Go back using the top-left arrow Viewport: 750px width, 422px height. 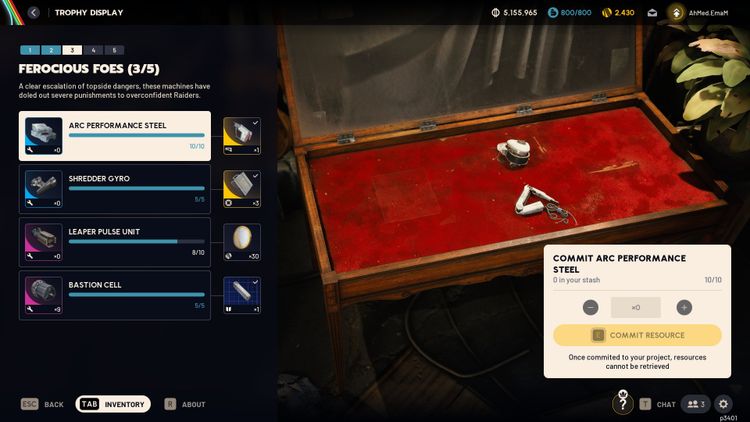coord(34,13)
